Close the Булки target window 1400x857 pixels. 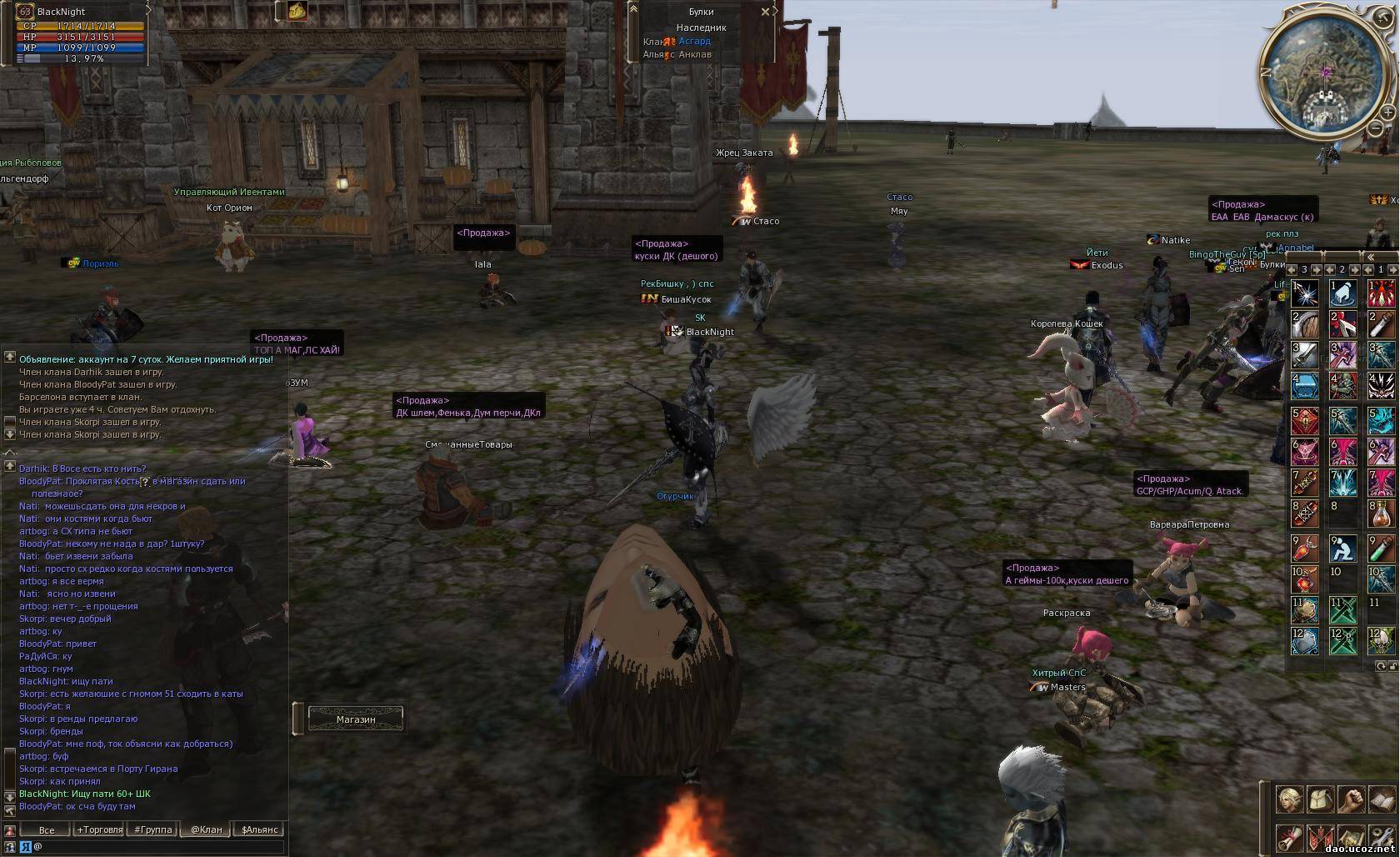[765, 12]
